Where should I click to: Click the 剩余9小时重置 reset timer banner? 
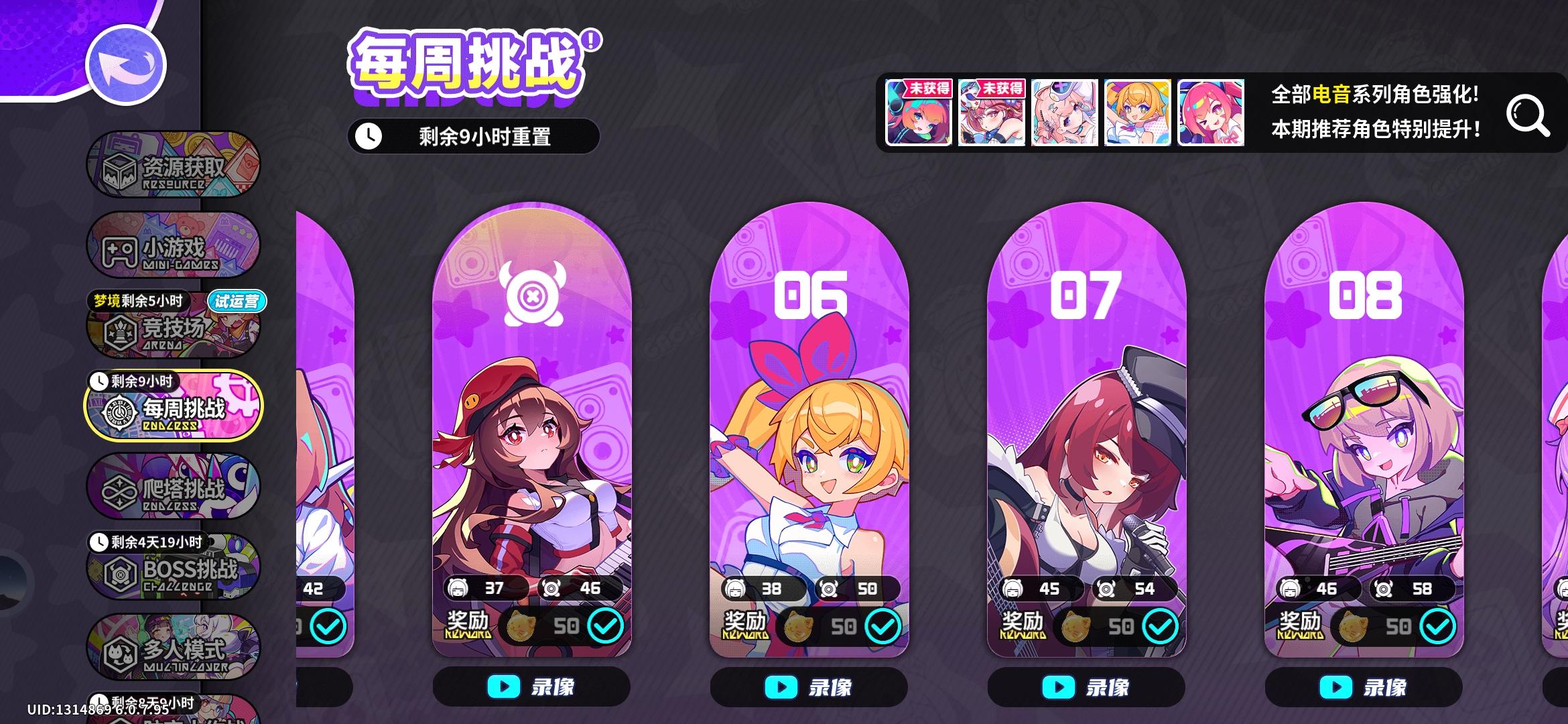[x=476, y=135]
